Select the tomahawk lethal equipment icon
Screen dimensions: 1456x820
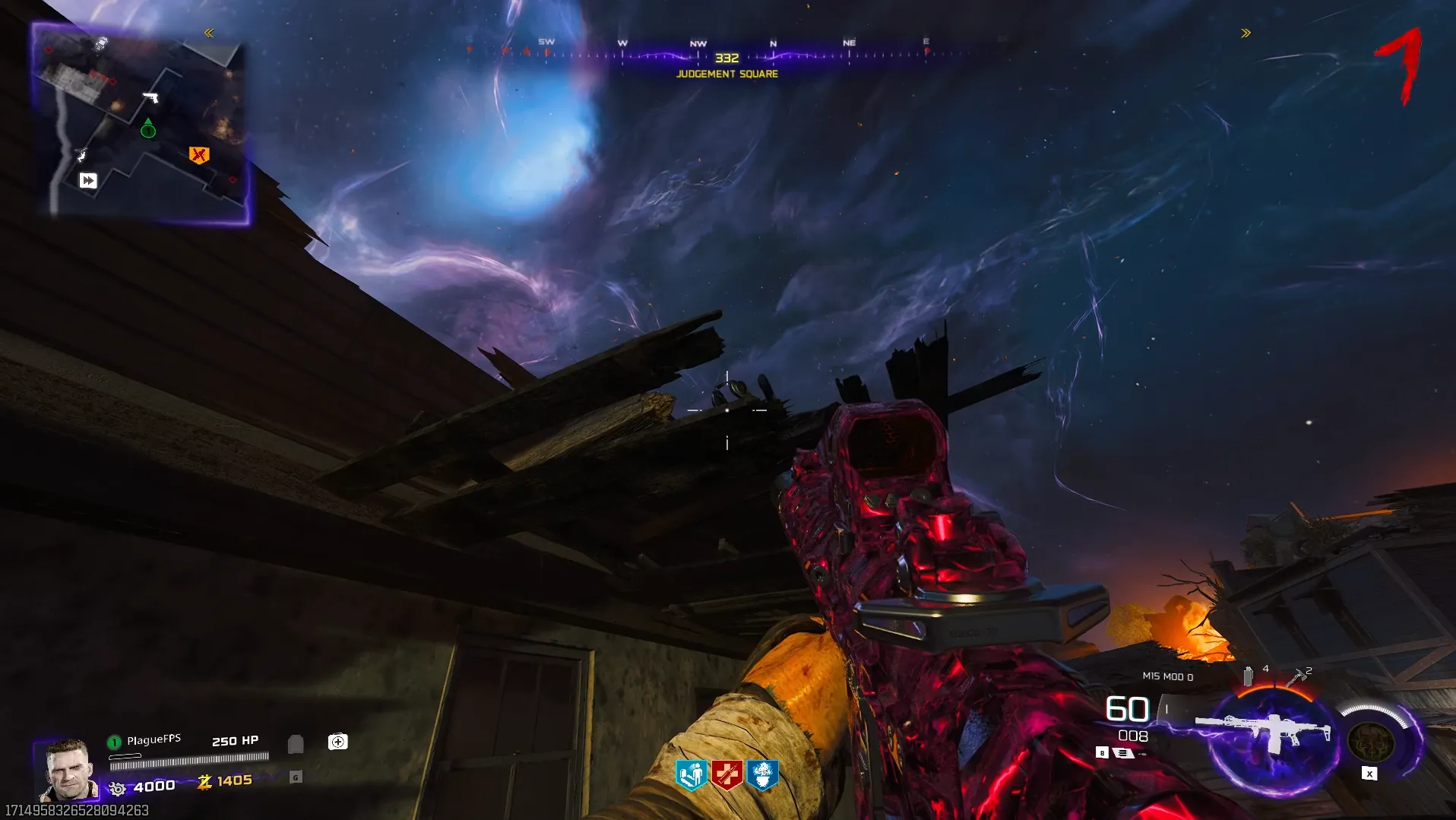tap(1296, 676)
